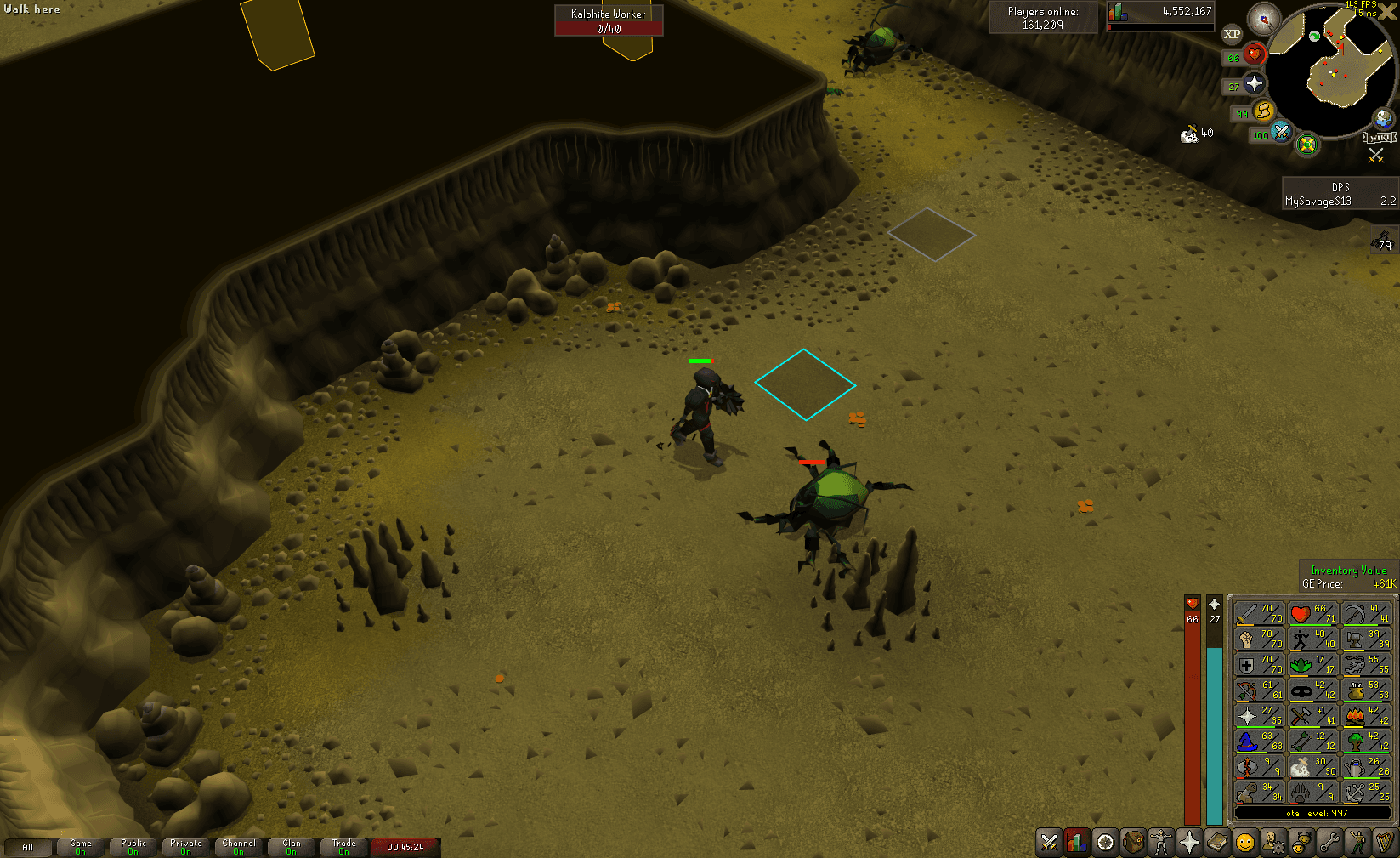This screenshot has height=858, width=1400.
Task: Open the Emotes tab
Action: (x=1357, y=844)
